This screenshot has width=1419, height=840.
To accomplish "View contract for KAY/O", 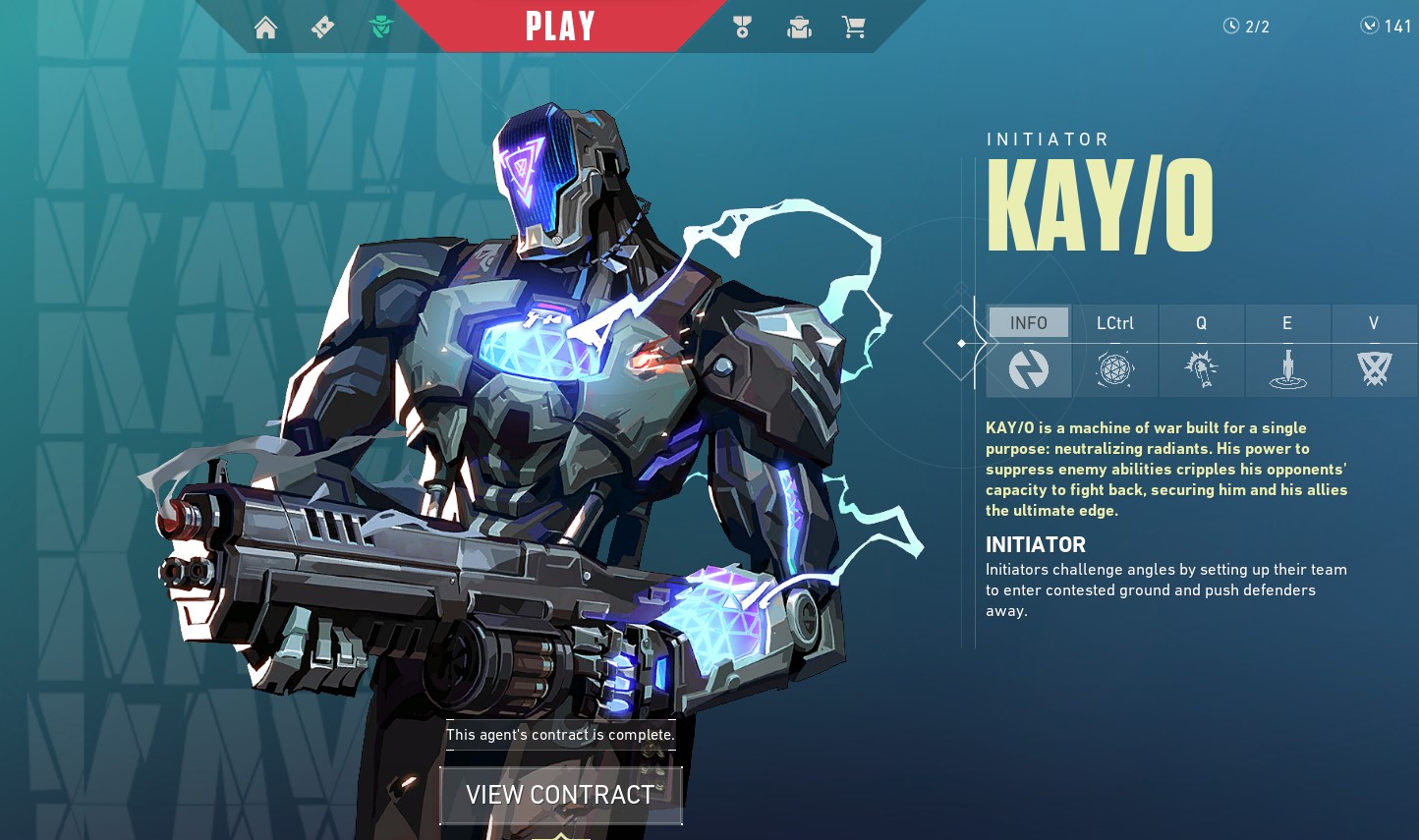I will pyautogui.click(x=560, y=795).
